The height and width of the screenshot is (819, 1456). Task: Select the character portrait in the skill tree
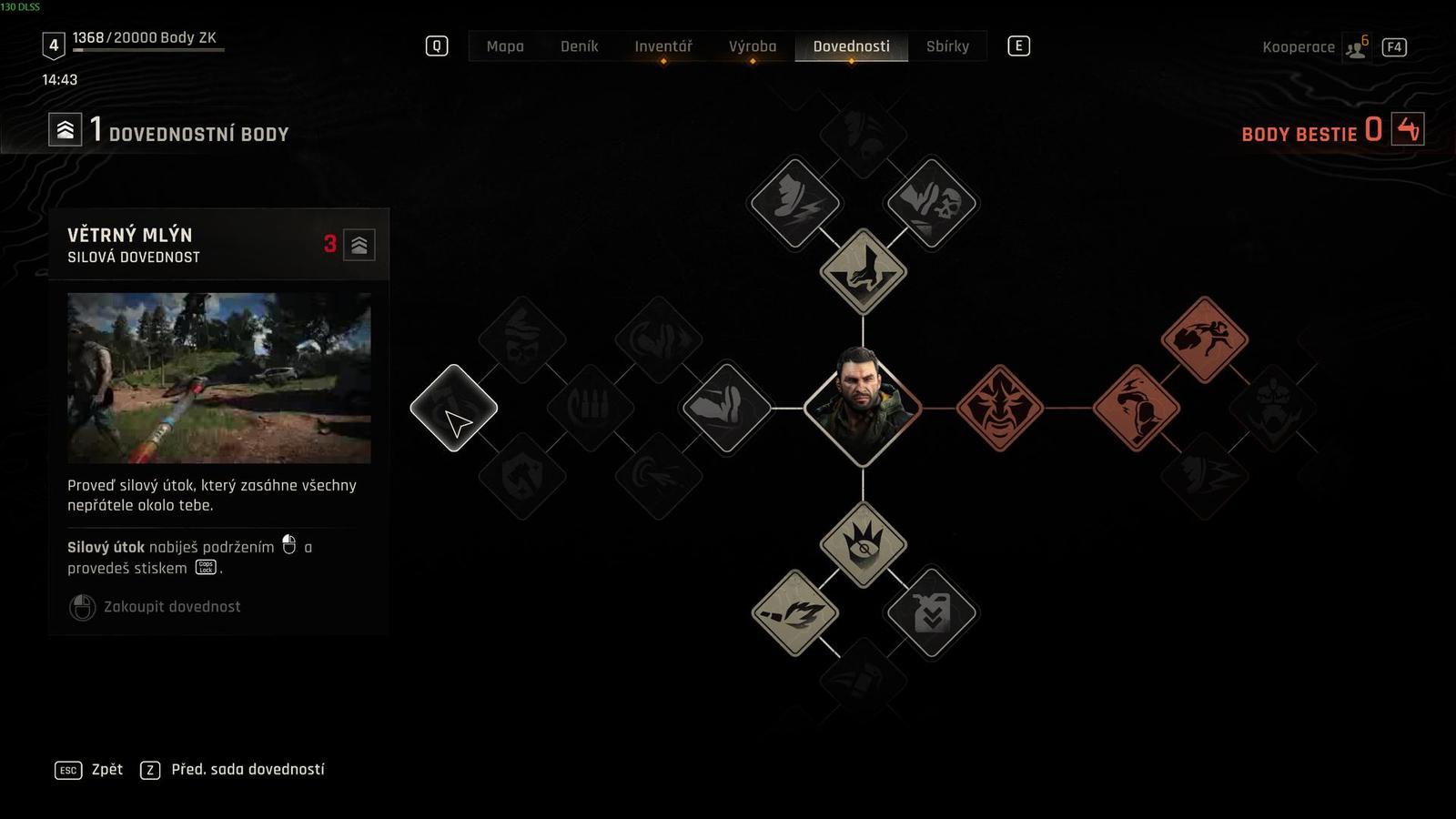(x=863, y=408)
